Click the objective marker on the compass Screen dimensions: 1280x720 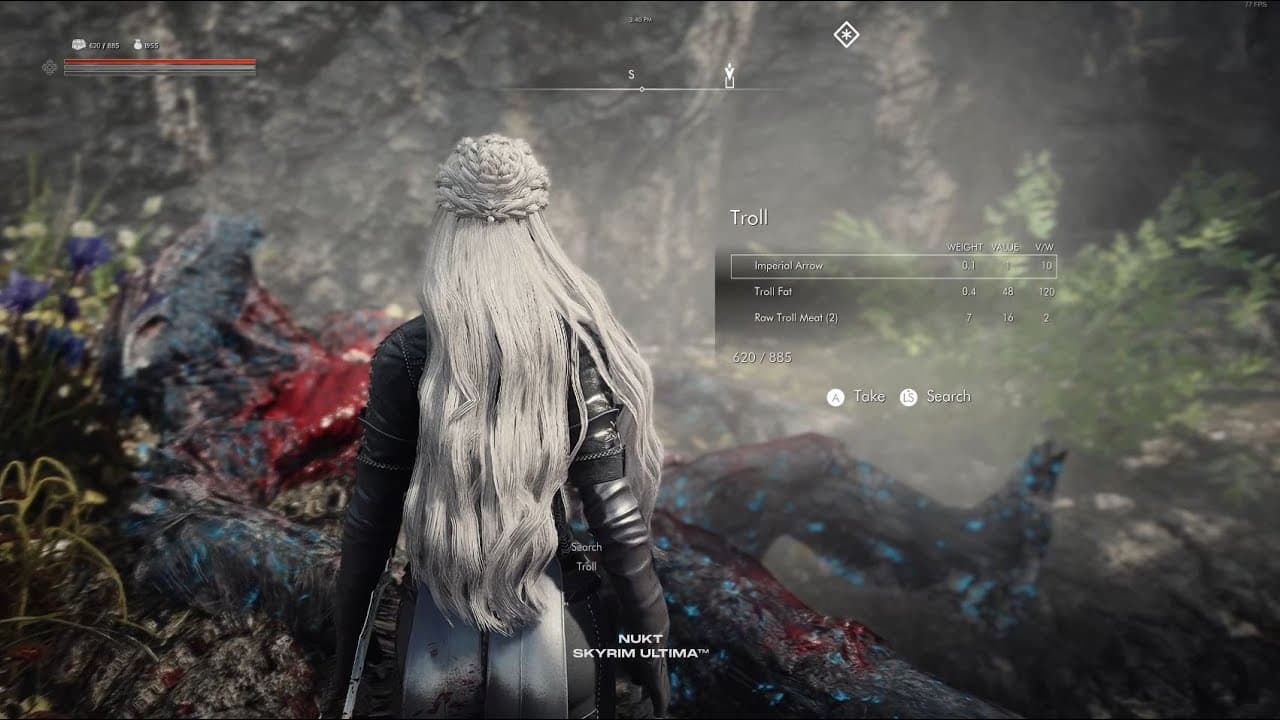coord(730,71)
